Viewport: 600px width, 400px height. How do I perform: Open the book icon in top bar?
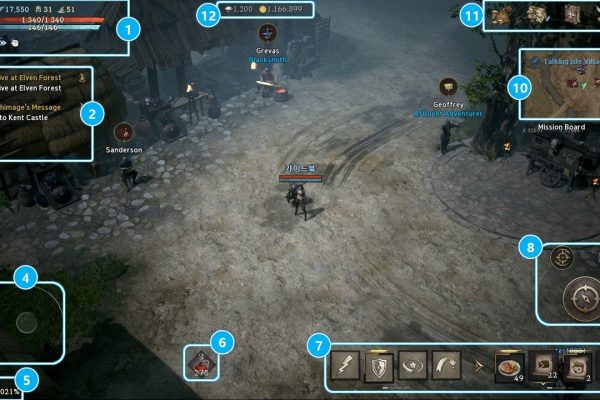(572, 14)
